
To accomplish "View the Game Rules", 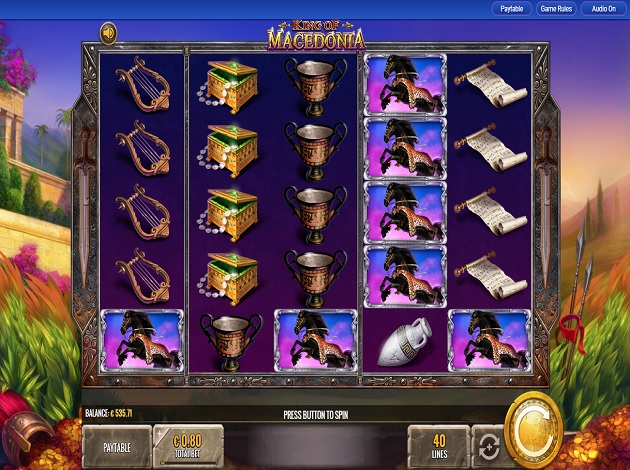I will coord(557,8).
